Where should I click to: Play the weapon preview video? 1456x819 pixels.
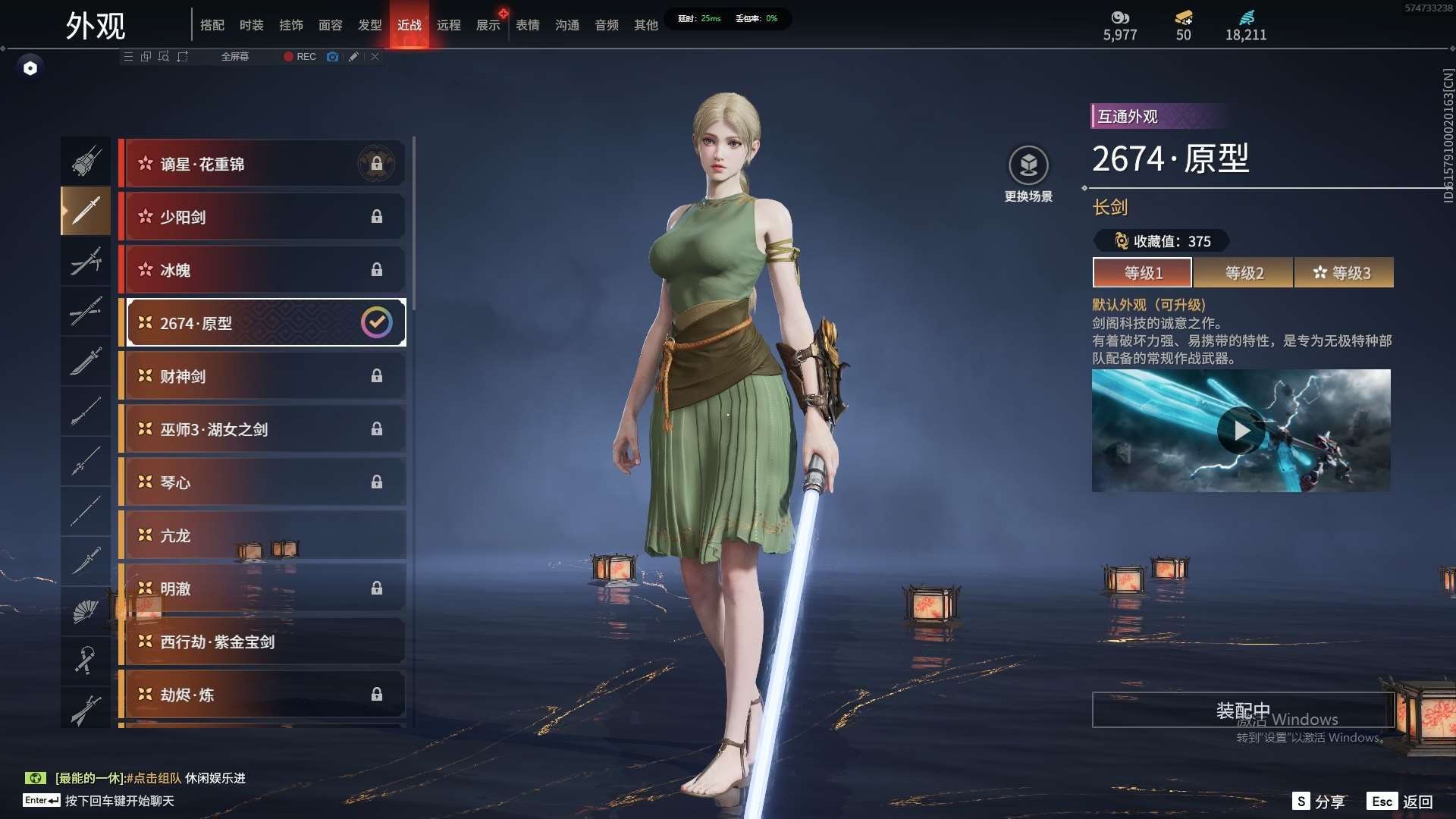1241,431
